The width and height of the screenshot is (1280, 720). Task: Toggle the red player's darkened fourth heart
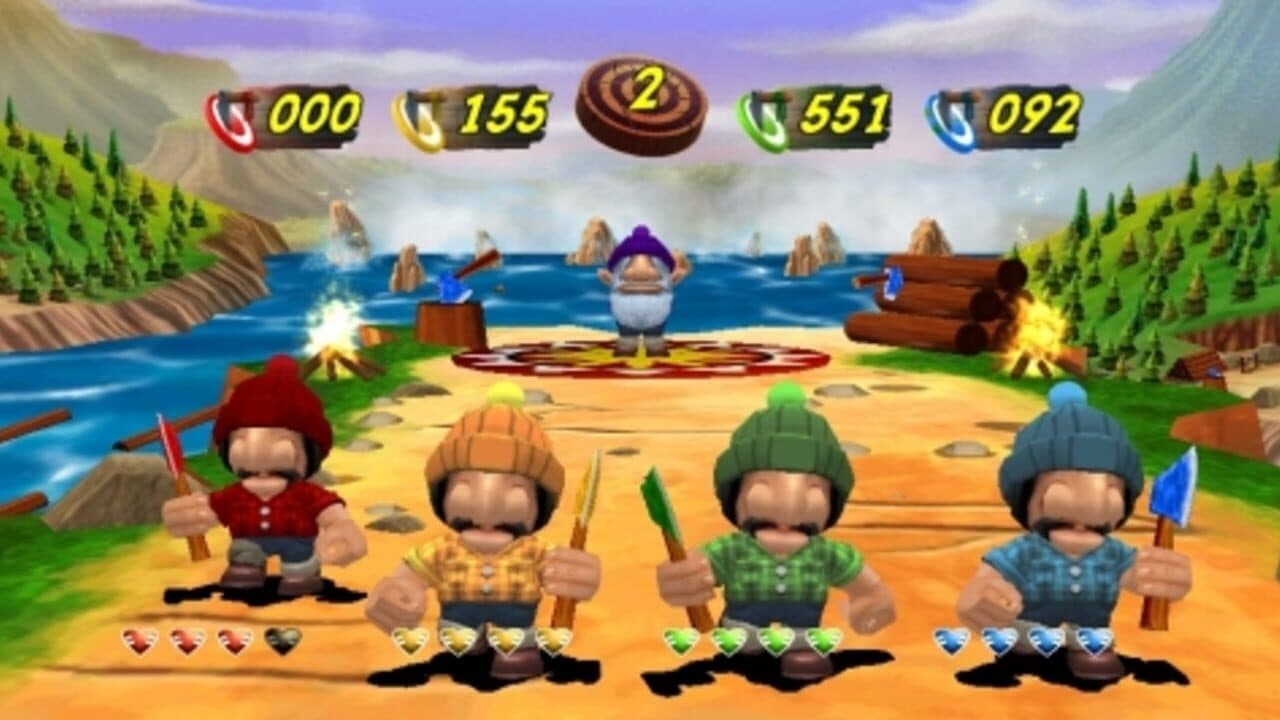(x=281, y=640)
